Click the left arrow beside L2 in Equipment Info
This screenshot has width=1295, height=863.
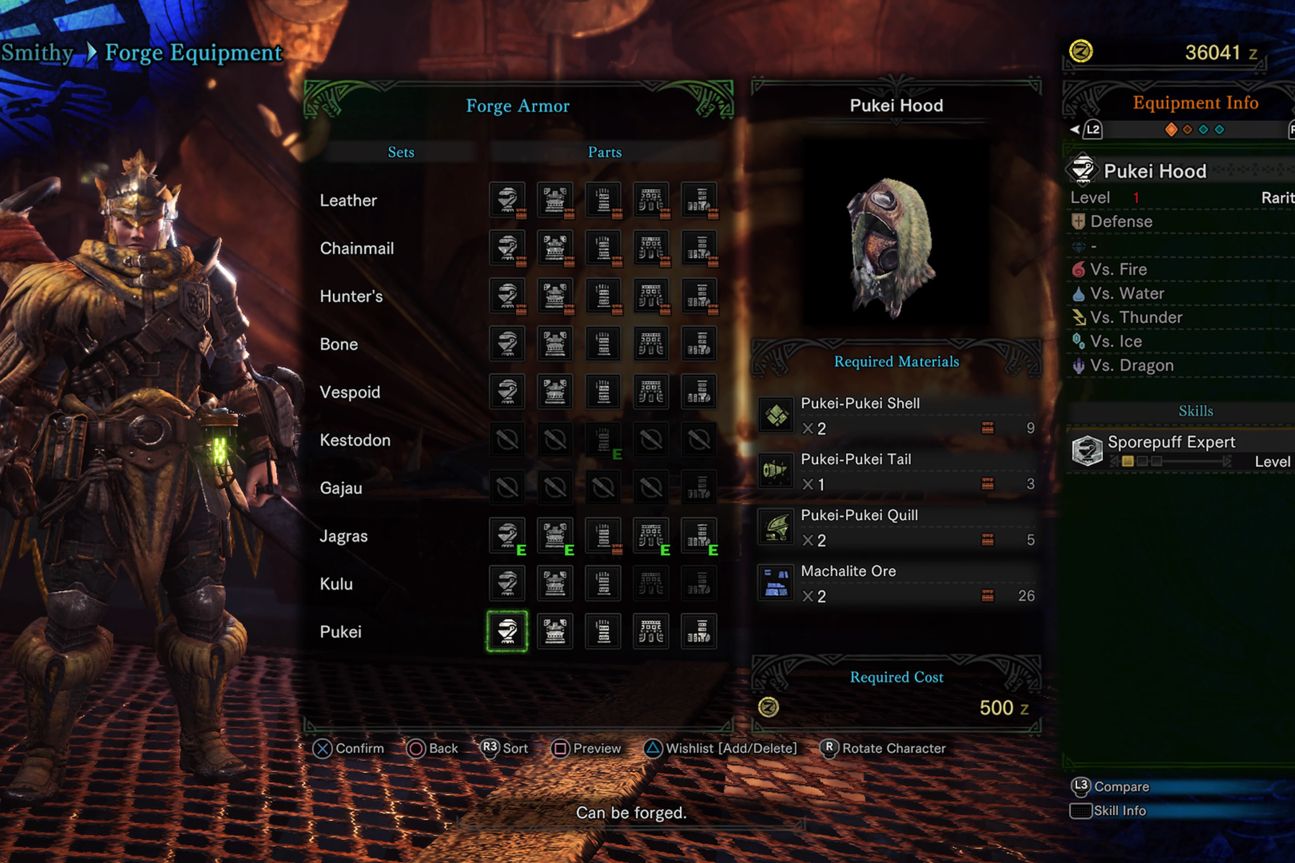tap(1076, 128)
